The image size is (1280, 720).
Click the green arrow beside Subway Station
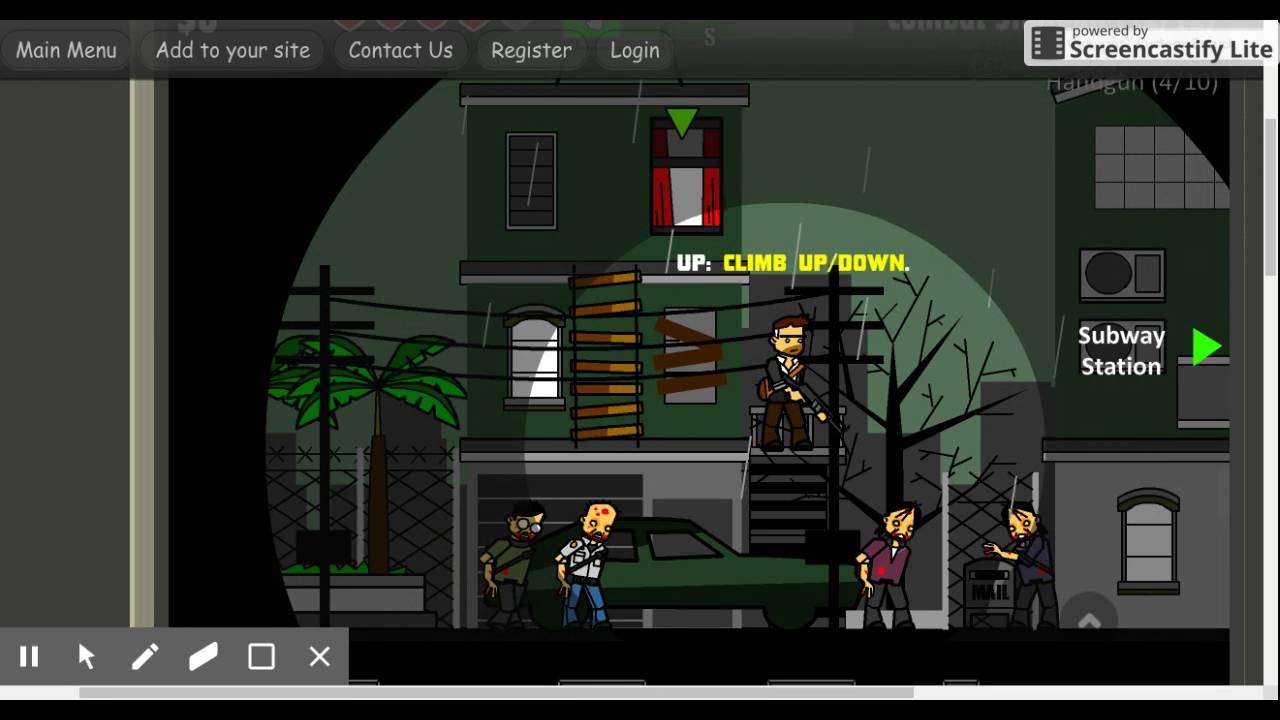coord(1206,347)
